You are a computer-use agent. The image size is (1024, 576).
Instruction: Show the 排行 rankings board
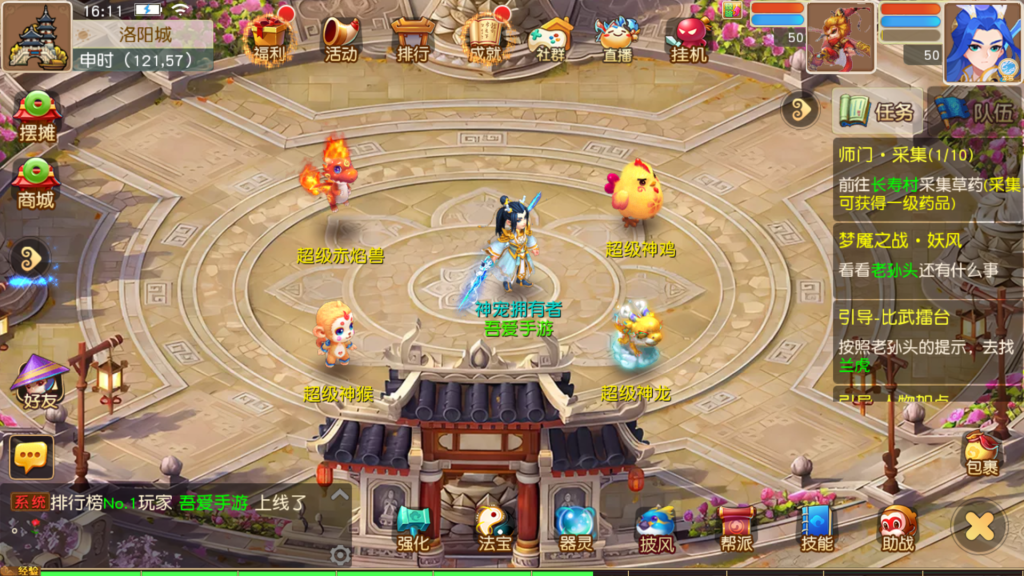pyautogui.click(x=412, y=38)
